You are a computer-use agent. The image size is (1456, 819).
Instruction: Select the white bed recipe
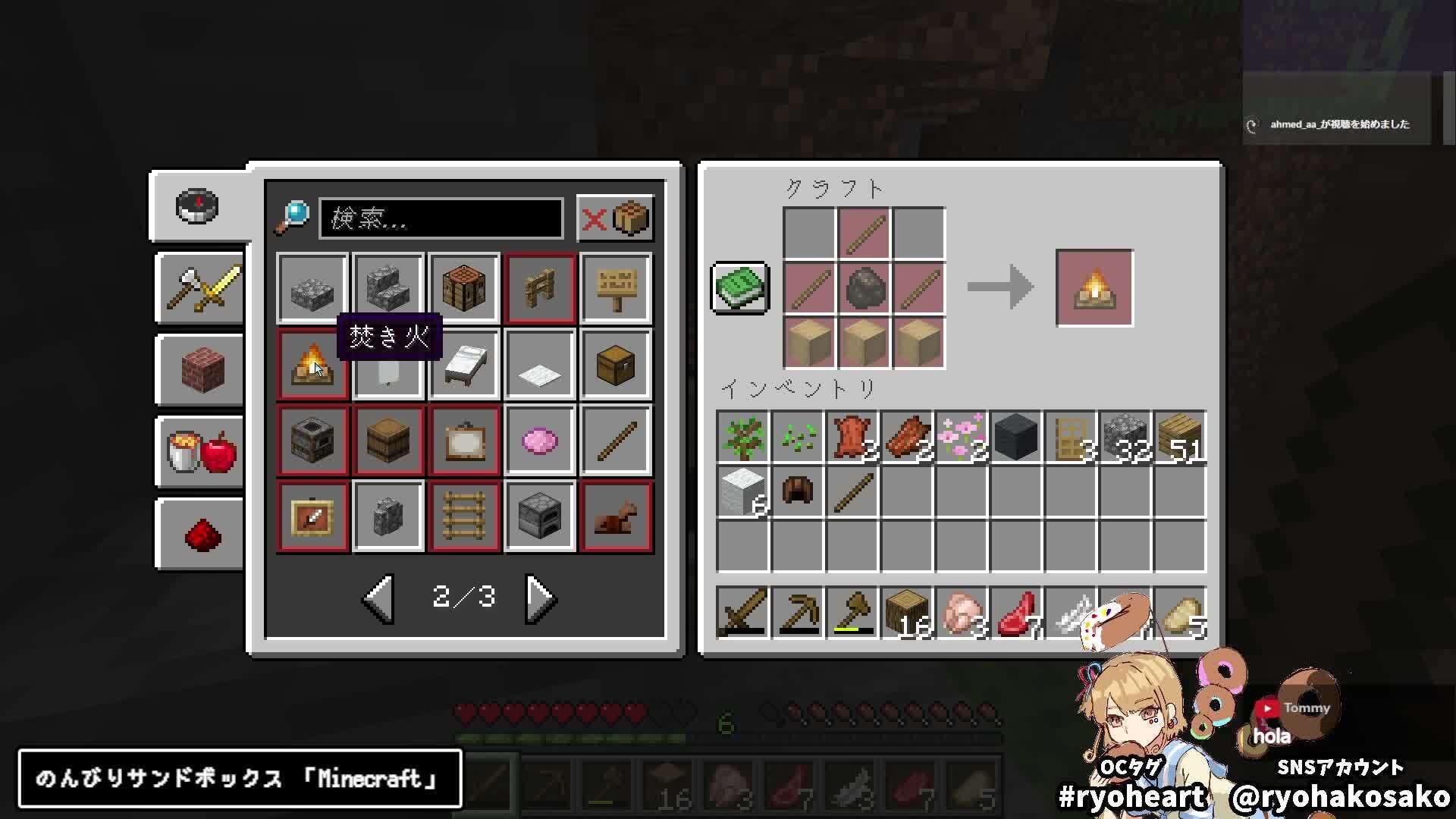(x=464, y=364)
